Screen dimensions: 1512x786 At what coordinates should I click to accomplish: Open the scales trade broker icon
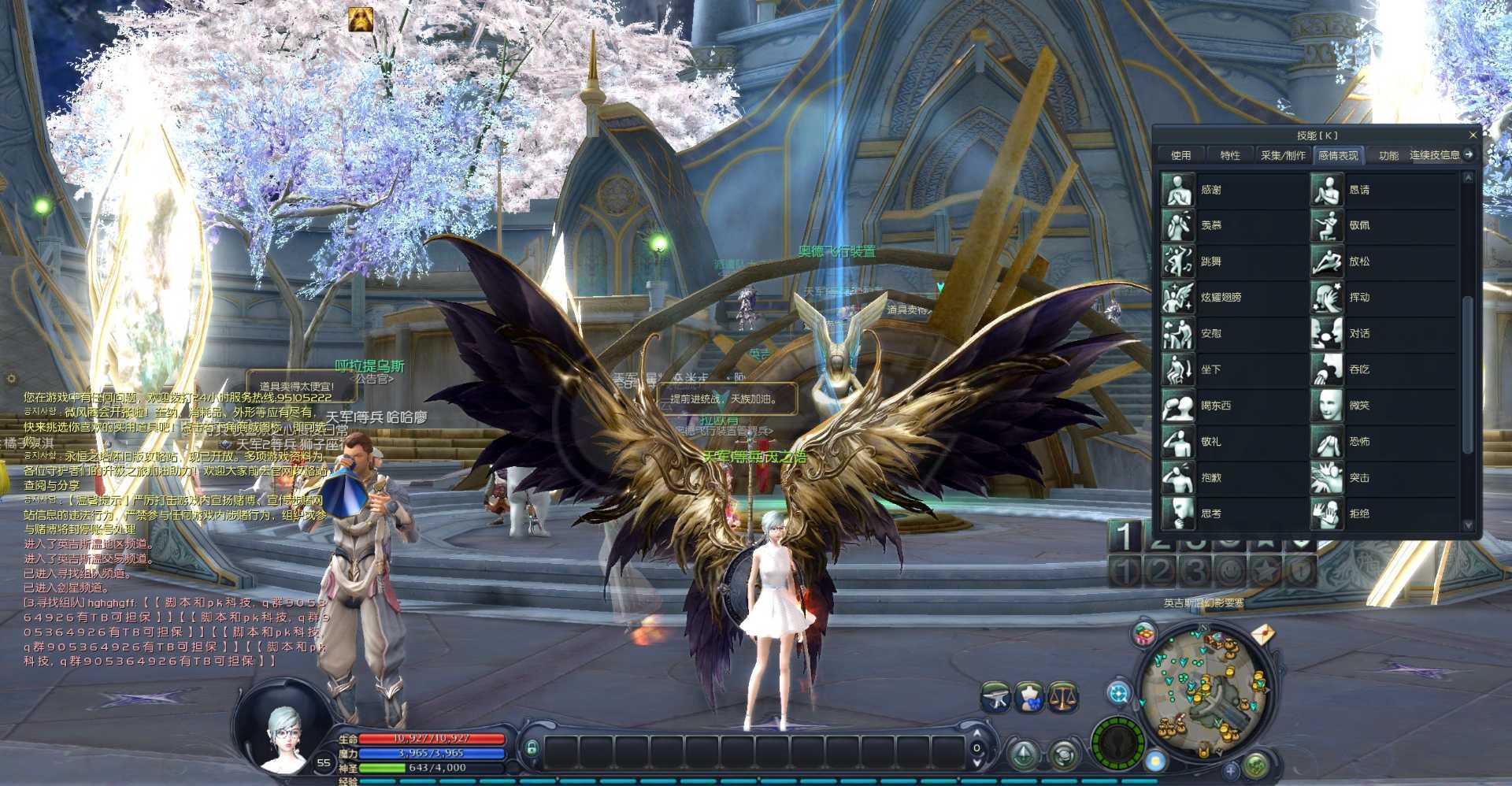[1062, 697]
